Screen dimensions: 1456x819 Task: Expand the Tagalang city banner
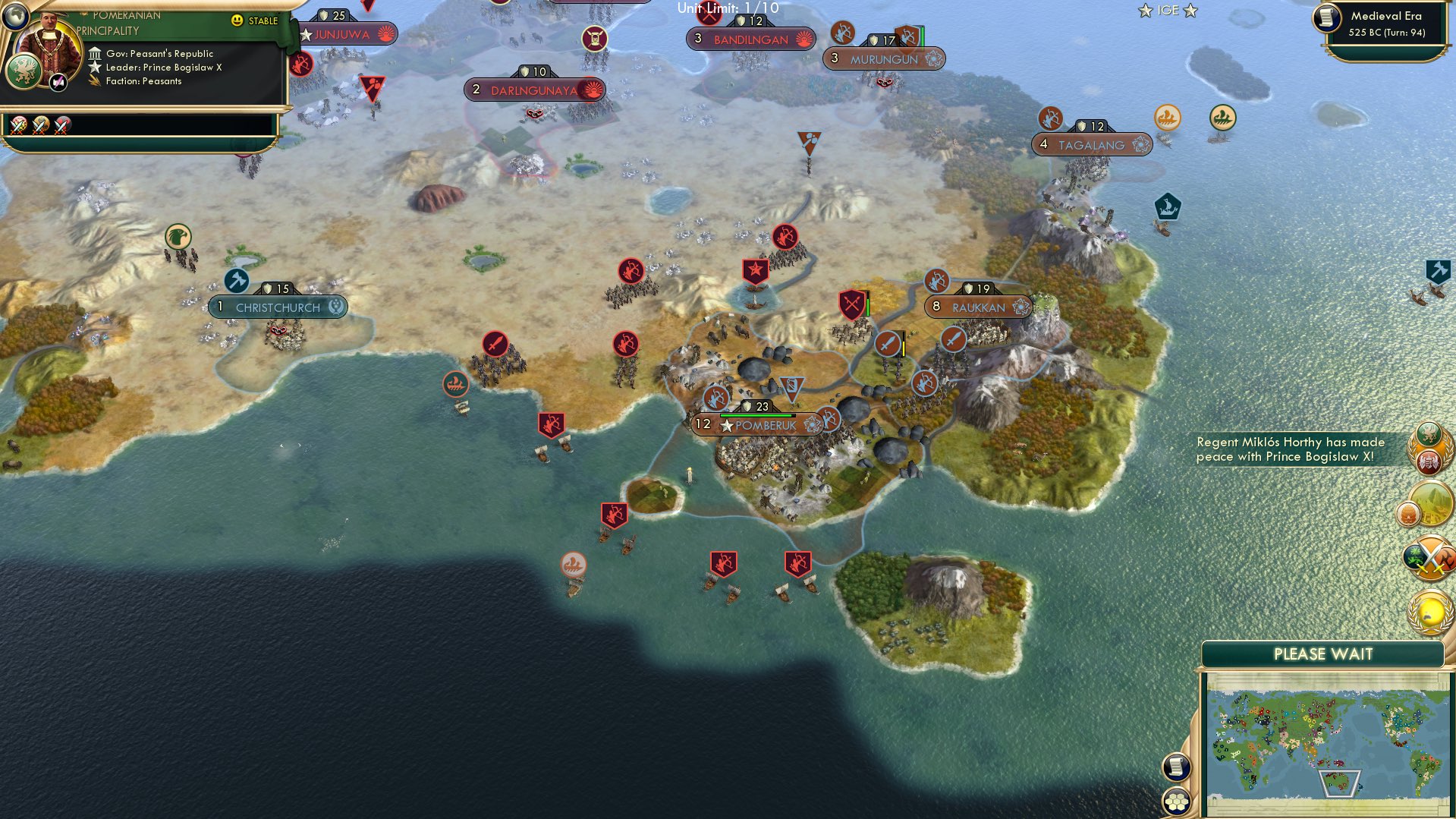(1091, 143)
